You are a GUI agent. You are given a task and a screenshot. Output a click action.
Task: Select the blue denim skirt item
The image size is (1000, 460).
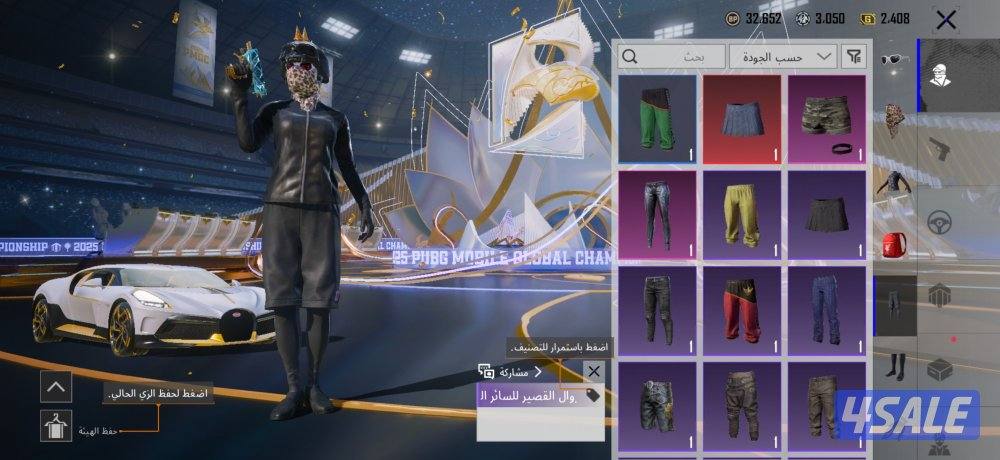tap(741, 118)
